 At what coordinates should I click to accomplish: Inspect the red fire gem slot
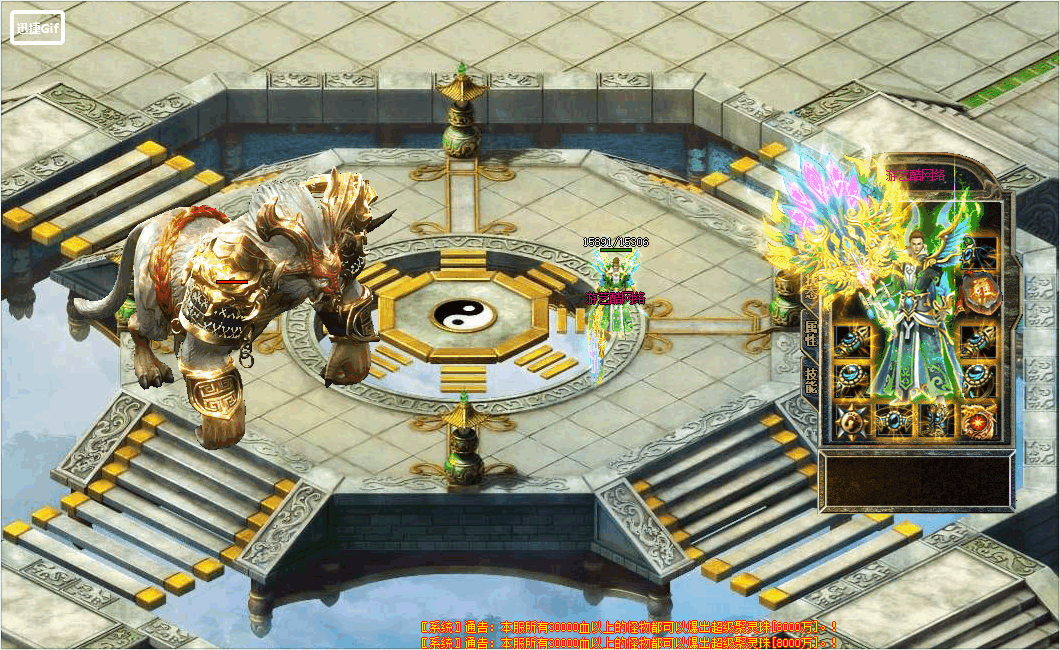click(979, 421)
